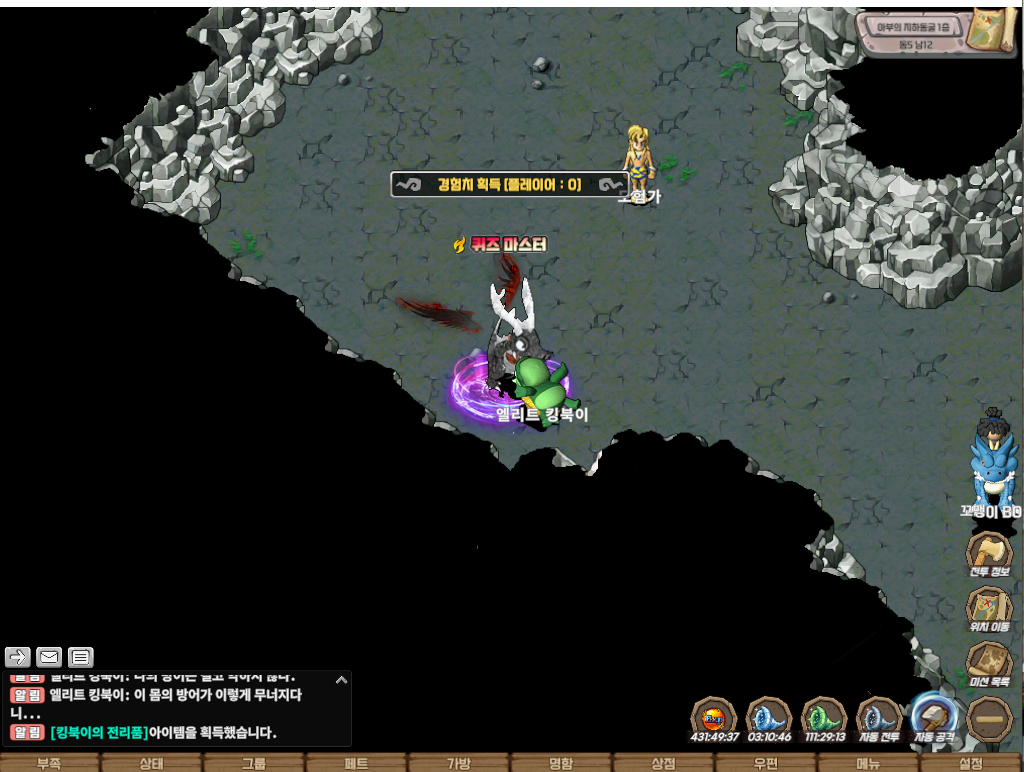Open the 상점 (shop) menu
This screenshot has width=1024, height=772.
[664, 763]
